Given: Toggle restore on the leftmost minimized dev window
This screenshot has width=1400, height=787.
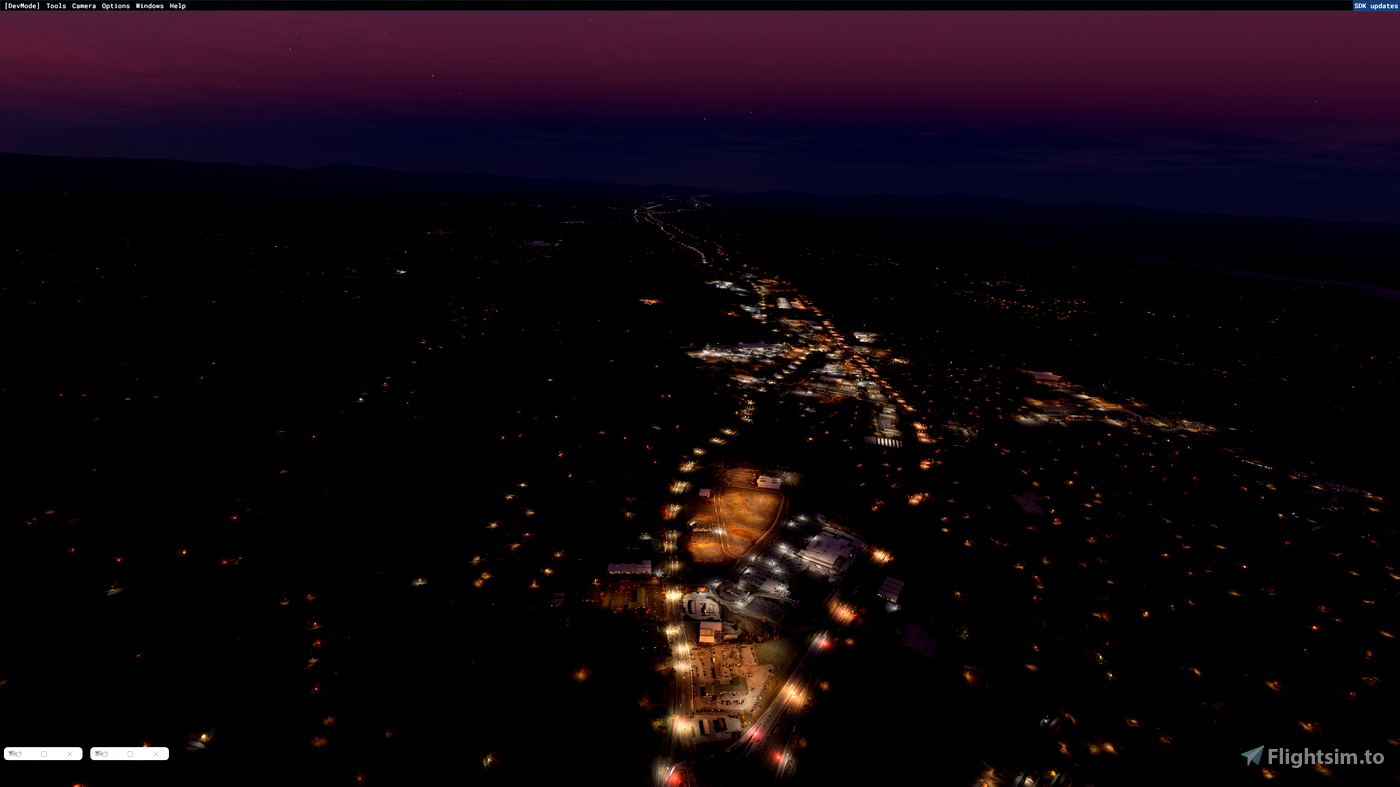Looking at the screenshot, I should coord(43,753).
